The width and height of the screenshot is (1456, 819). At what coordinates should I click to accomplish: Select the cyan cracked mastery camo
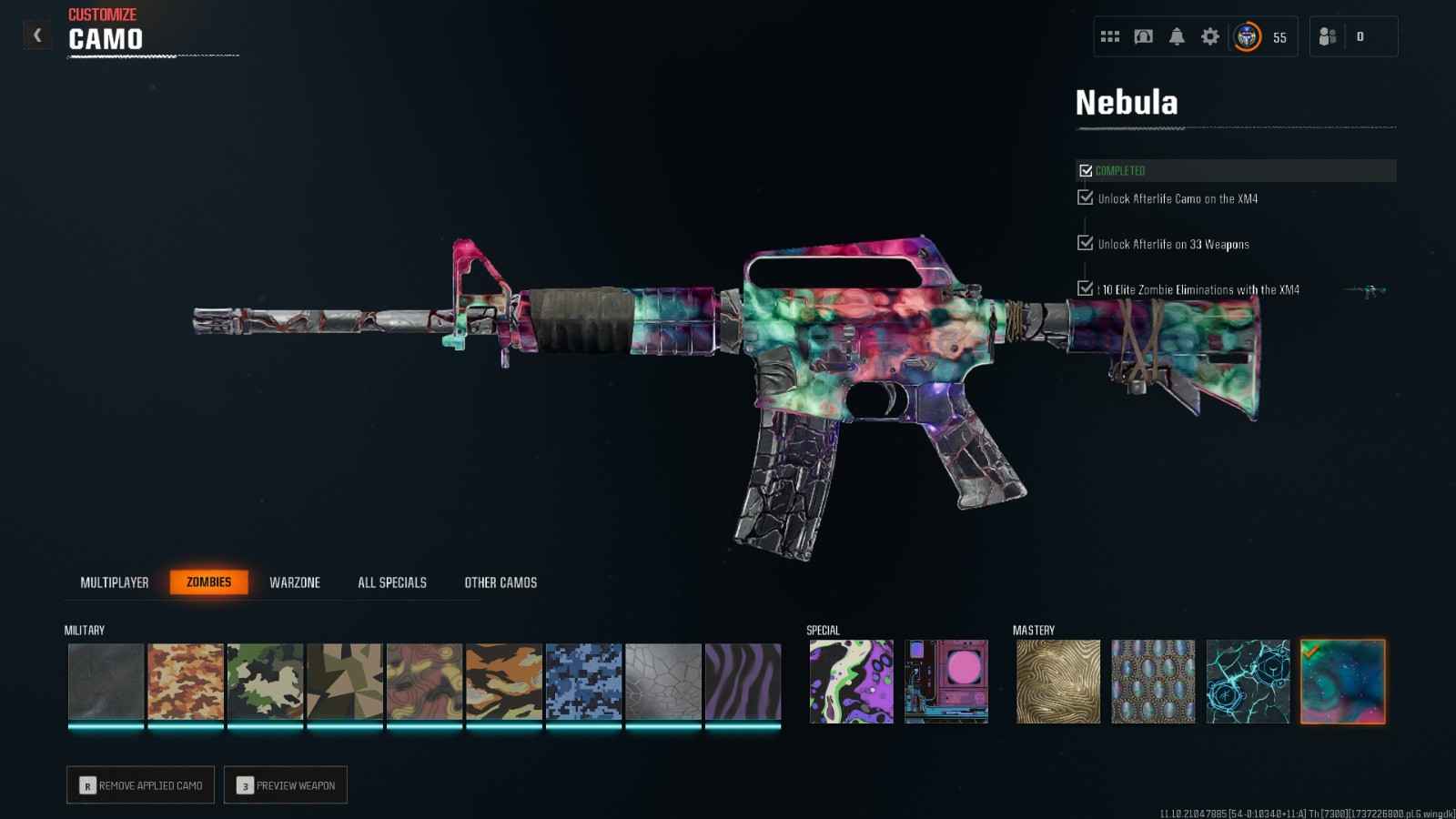coord(1248,682)
